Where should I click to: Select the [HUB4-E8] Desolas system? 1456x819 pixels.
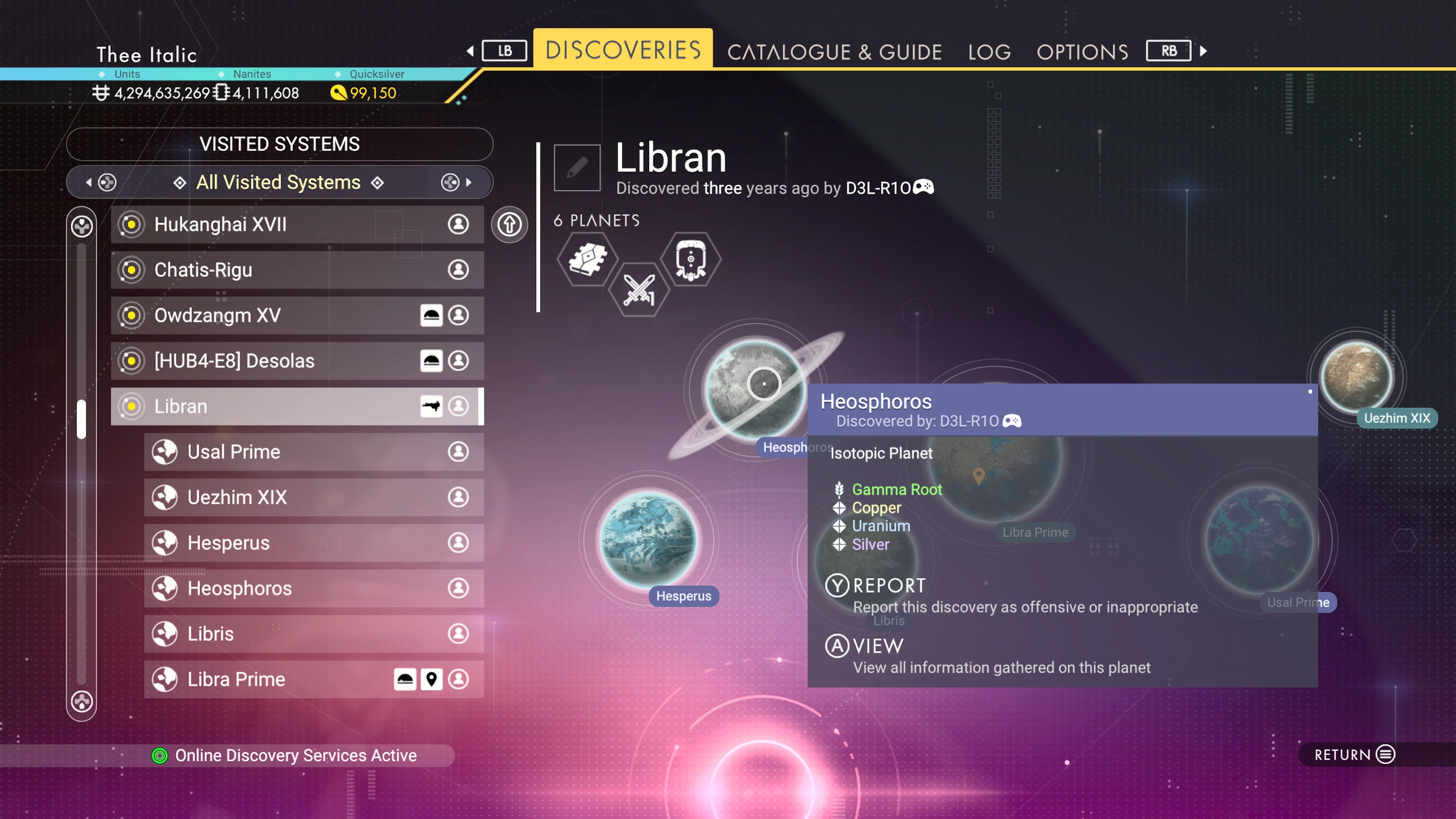(297, 361)
